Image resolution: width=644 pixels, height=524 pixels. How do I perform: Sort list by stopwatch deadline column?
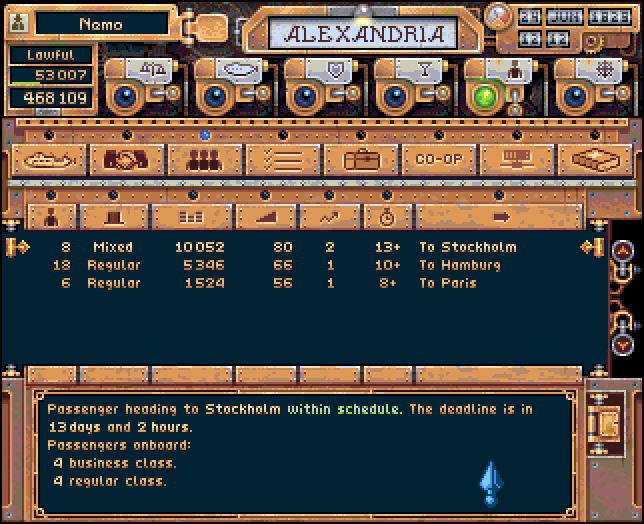[x=384, y=216]
